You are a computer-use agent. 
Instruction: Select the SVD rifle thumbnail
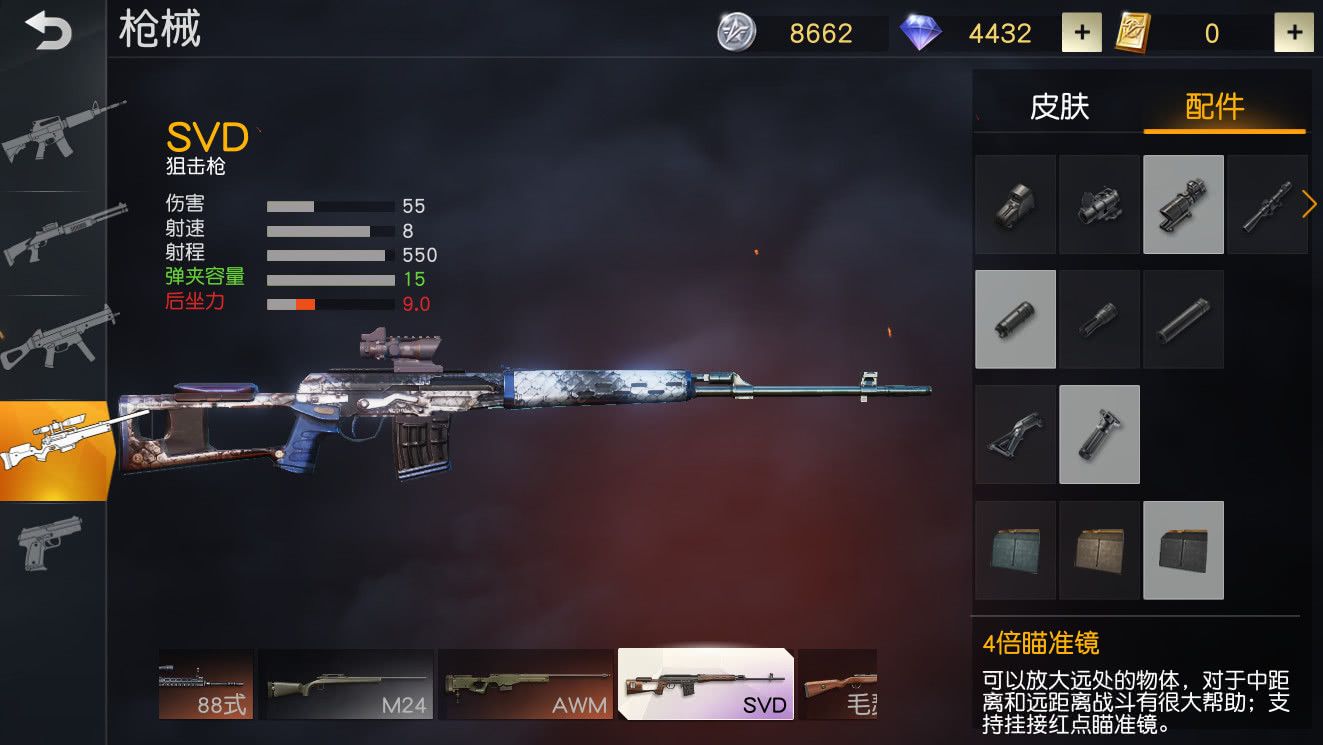[x=705, y=684]
